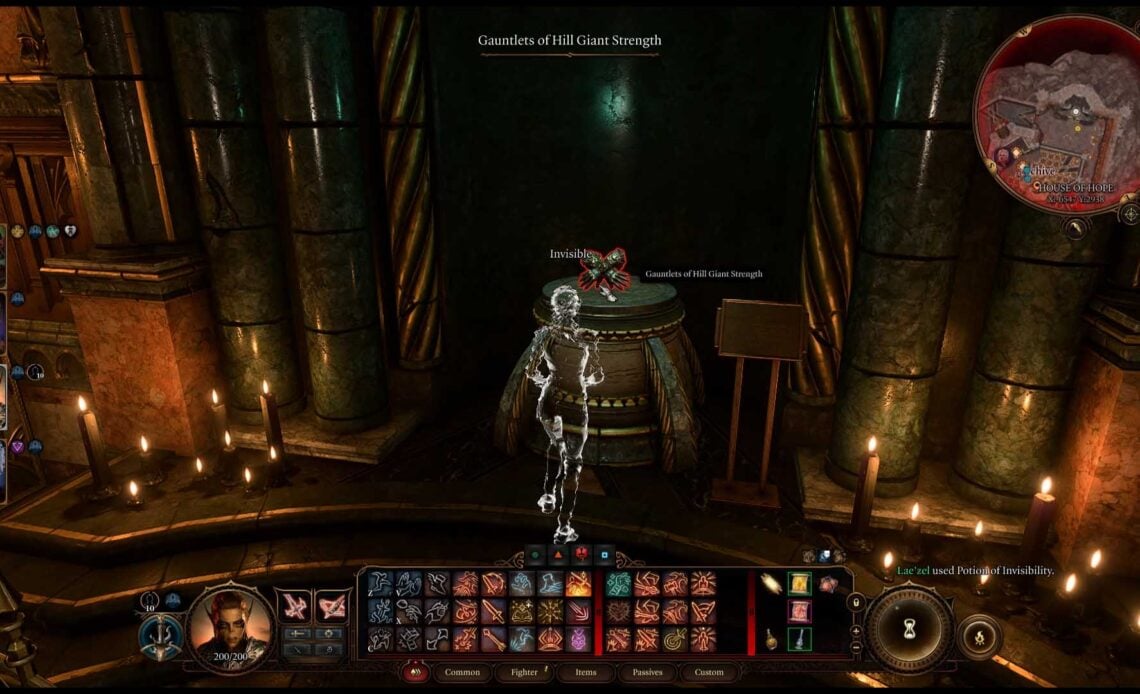This screenshot has height=694, width=1140.
Task: Switch to the Common hotbar tab
Action: click(462, 672)
